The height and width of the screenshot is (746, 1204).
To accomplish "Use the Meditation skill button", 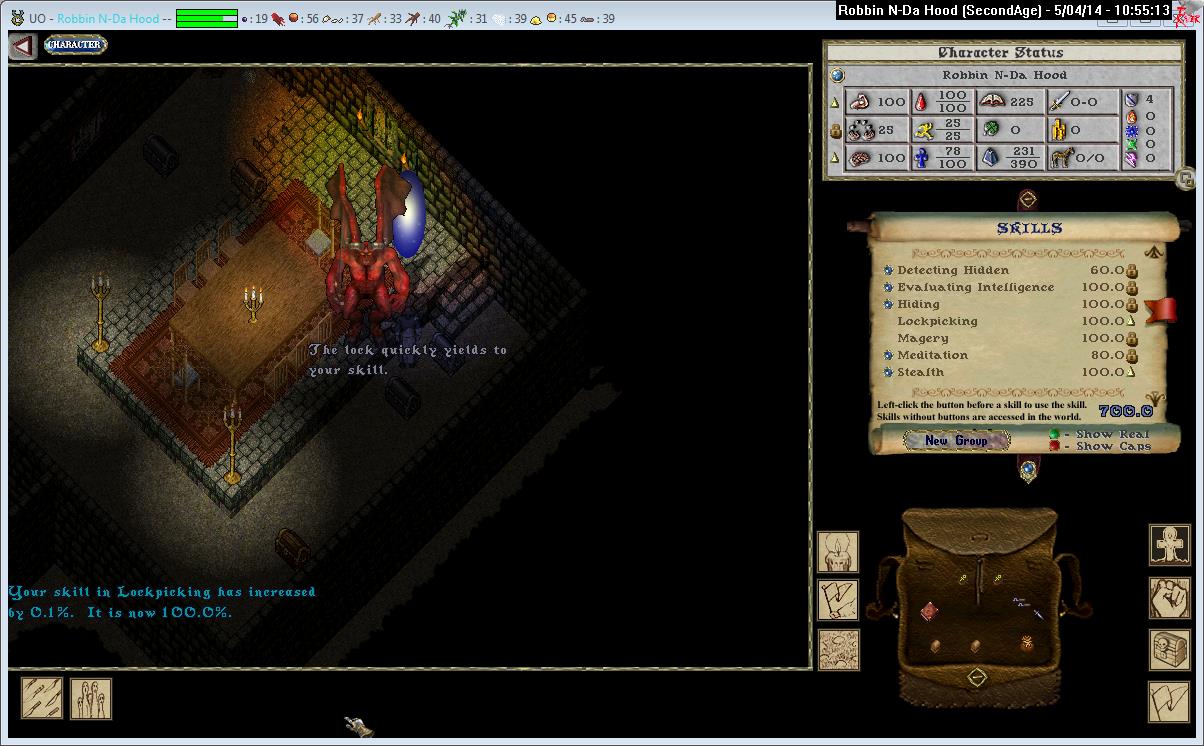I will pyautogui.click(x=888, y=355).
